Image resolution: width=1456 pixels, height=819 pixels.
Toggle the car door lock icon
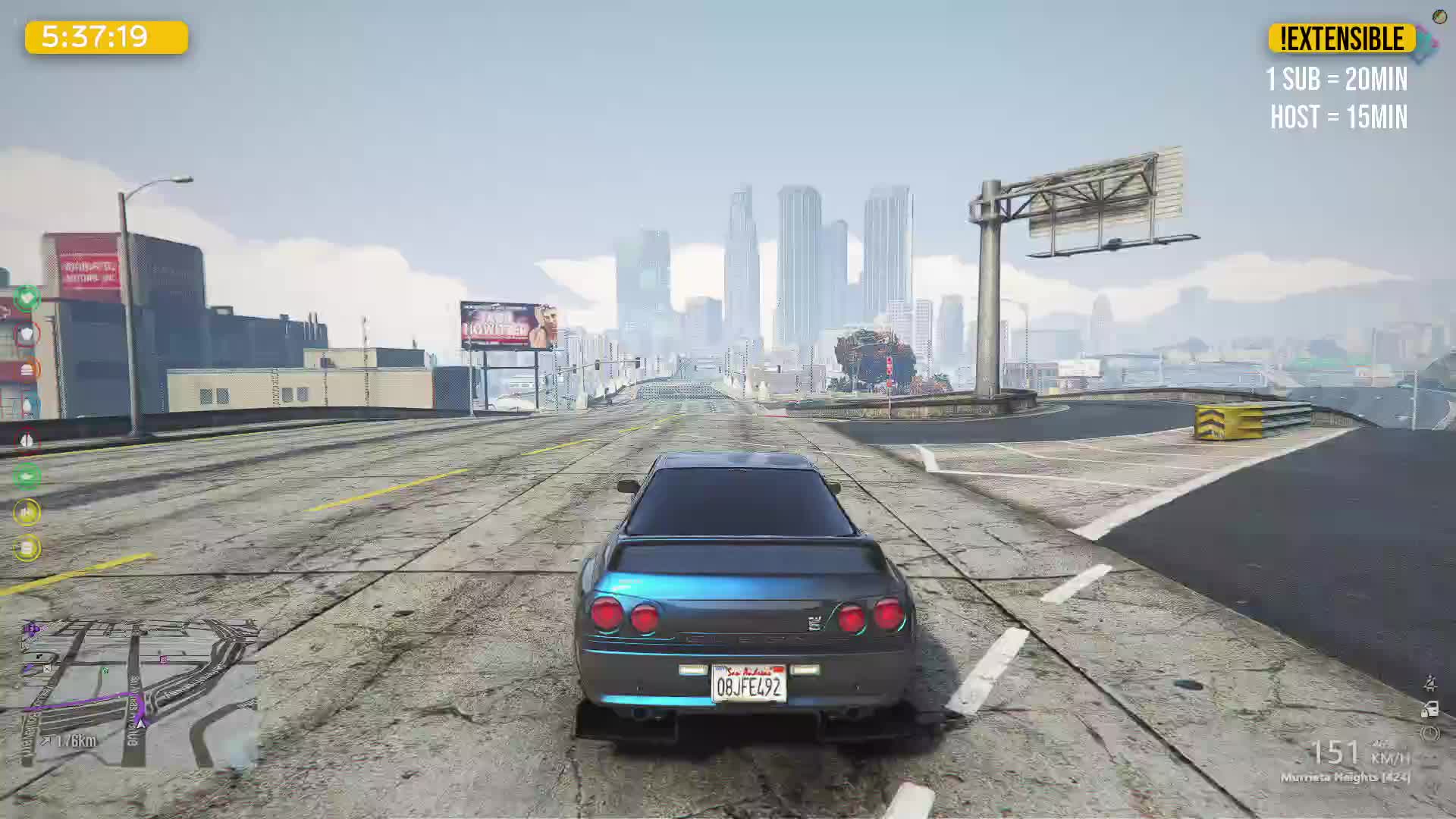pos(1429,710)
